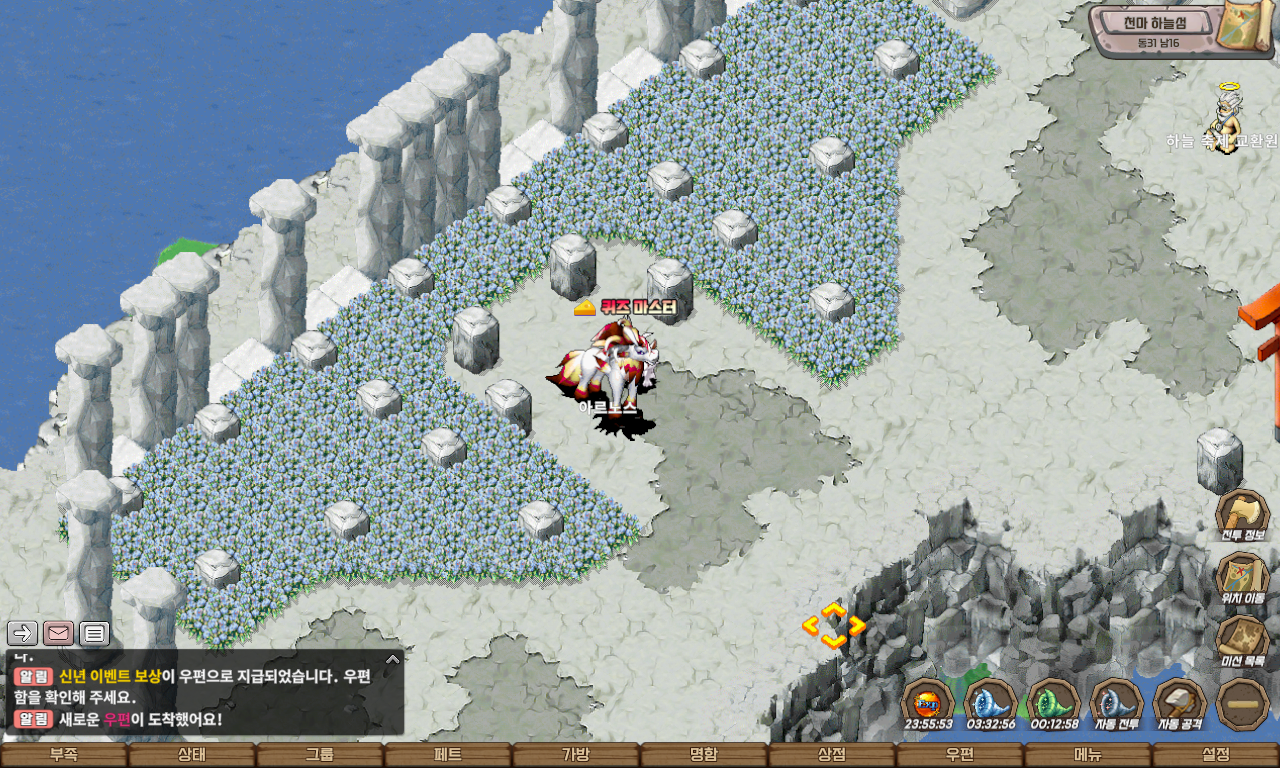The width and height of the screenshot is (1280, 768).
Task: Open the 메뉴 (menu) button
Action: click(x=1088, y=755)
